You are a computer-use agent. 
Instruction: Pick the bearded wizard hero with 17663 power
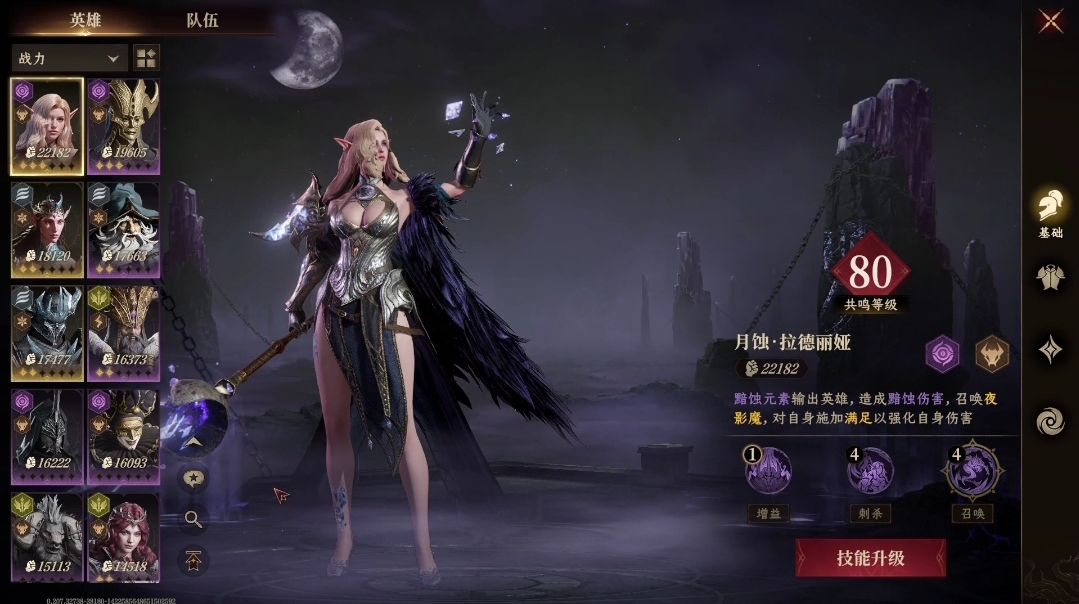[123, 229]
